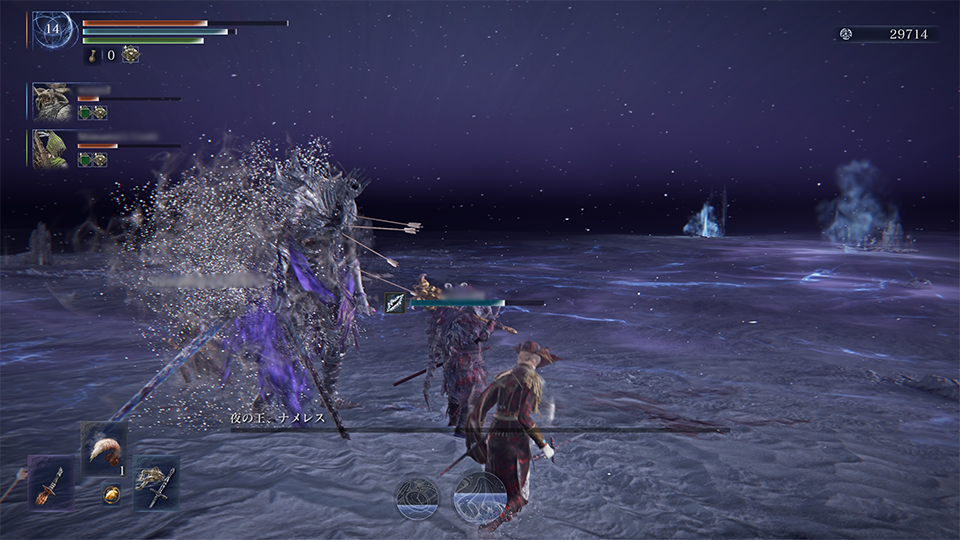Click the ally's status icon above teal bar

coord(396,303)
